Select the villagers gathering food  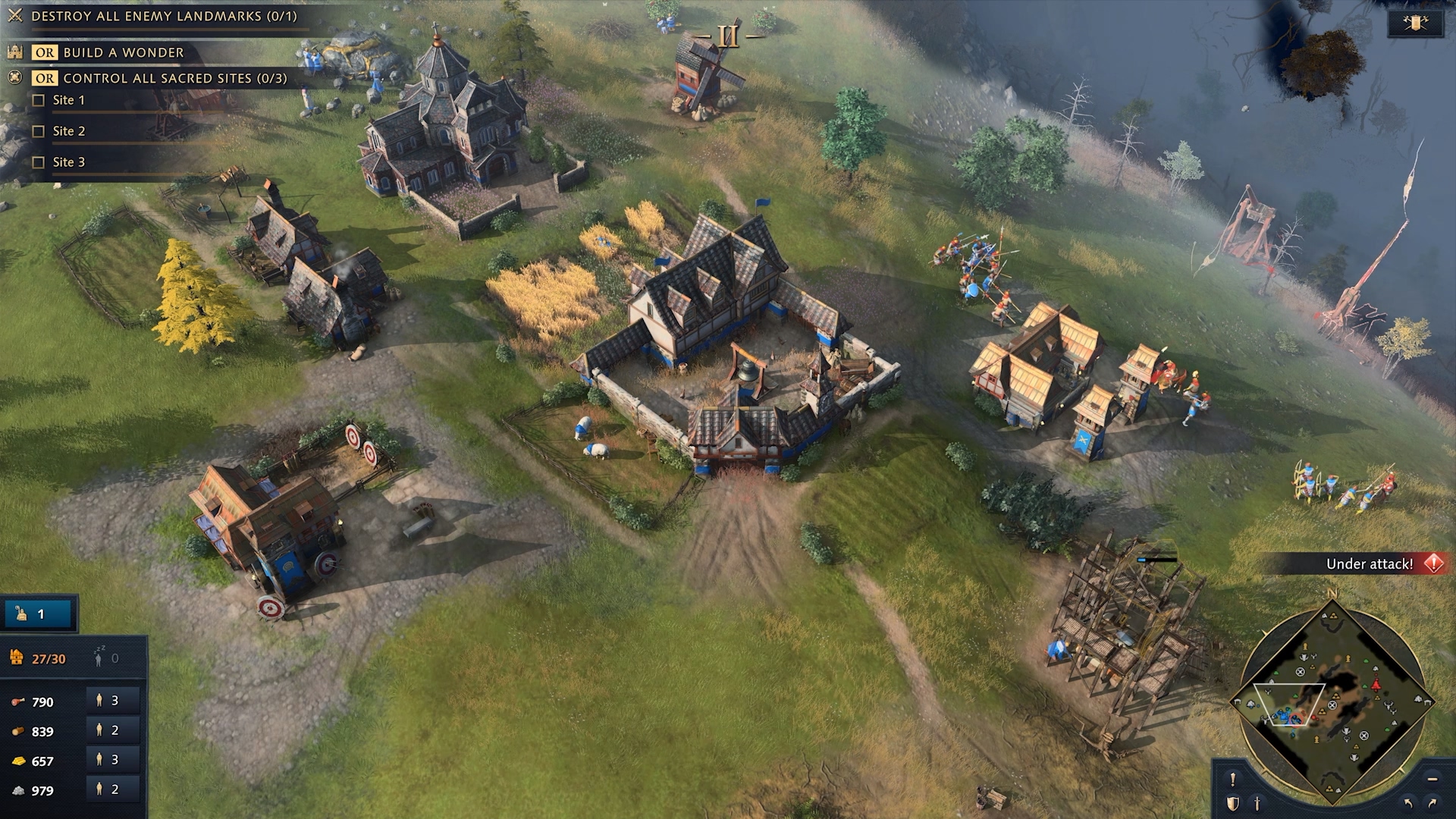[x=111, y=701]
